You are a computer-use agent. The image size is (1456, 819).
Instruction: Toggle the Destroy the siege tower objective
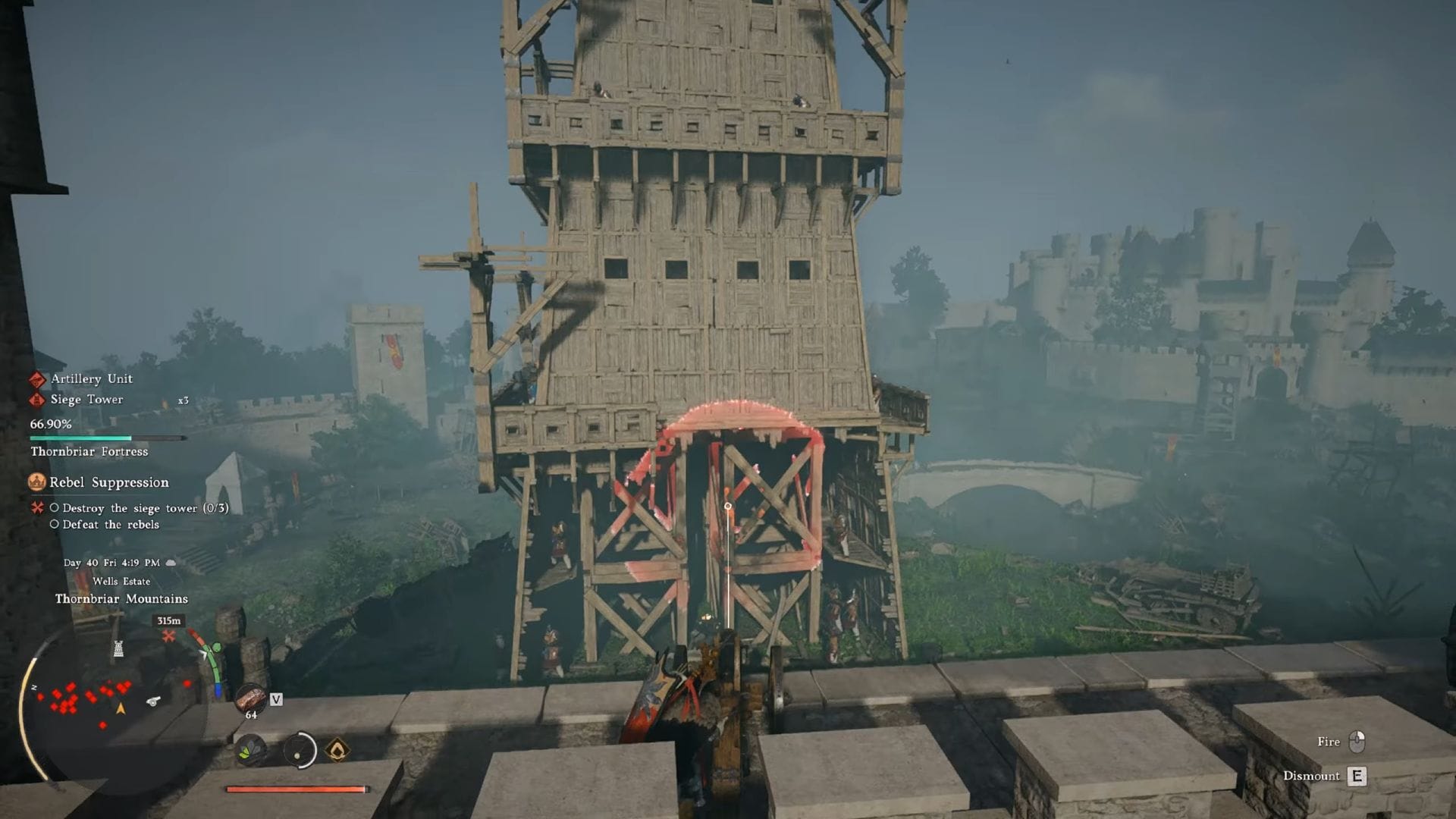tap(54, 508)
